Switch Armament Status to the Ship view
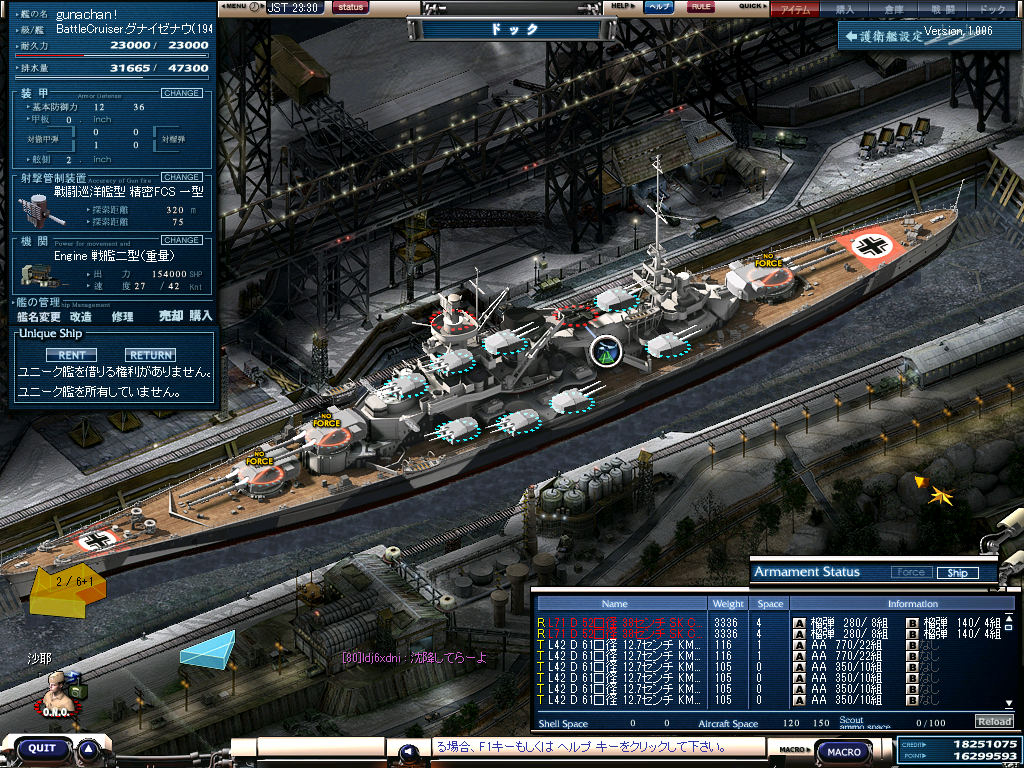The height and width of the screenshot is (768, 1024). (x=957, y=573)
